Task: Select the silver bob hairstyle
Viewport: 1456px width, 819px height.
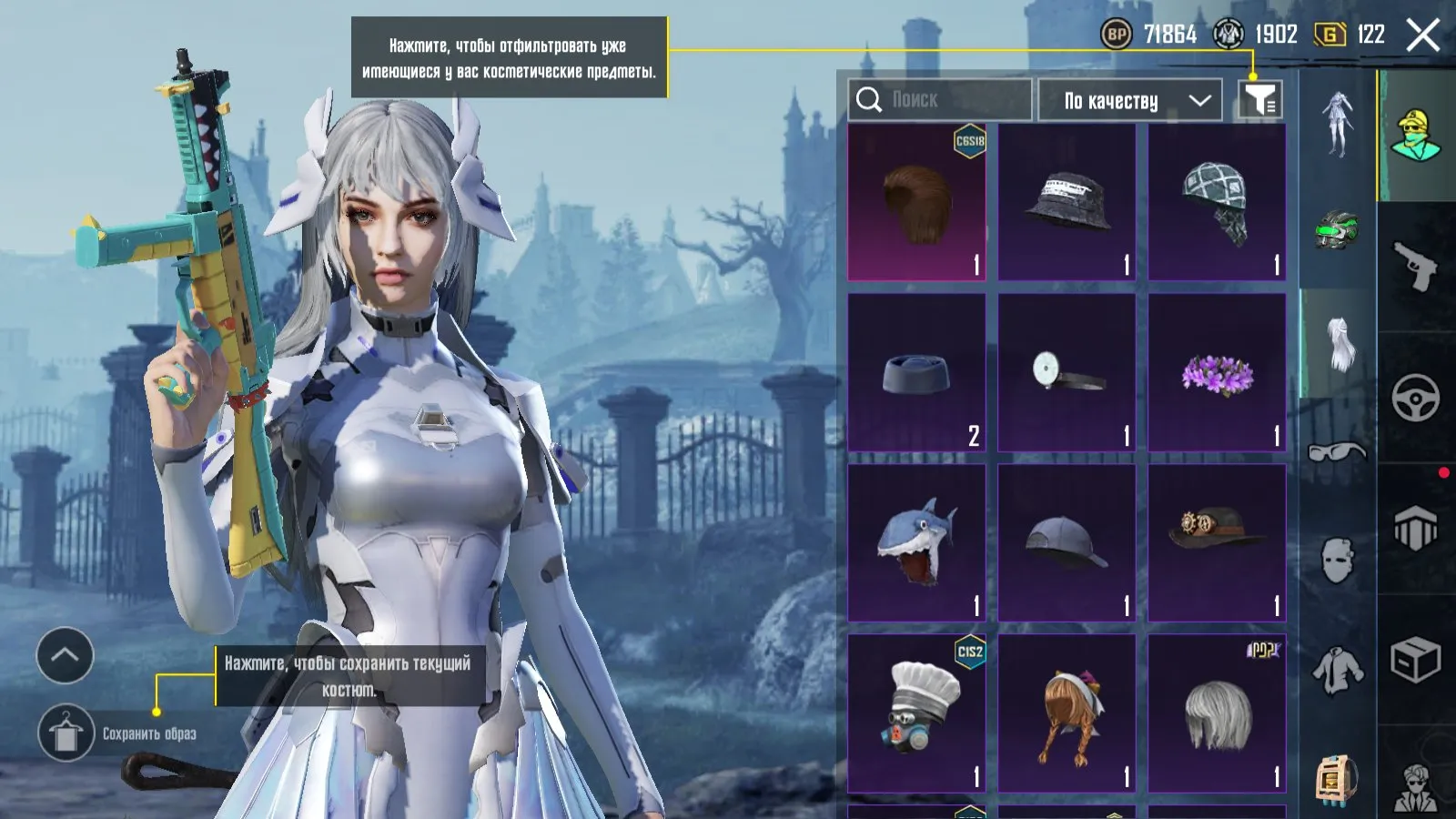Action: [1217, 713]
